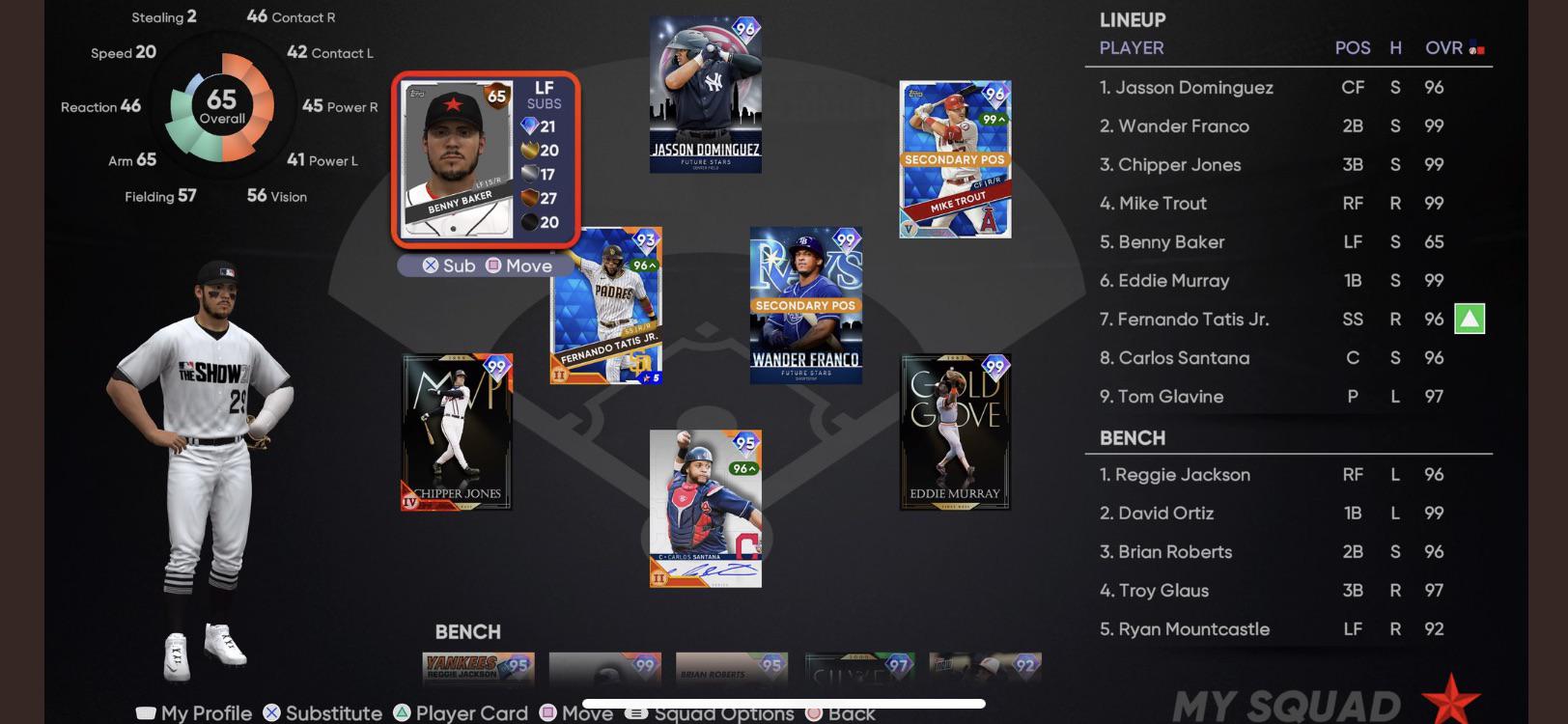Image resolution: width=1568 pixels, height=724 pixels.
Task: Open Squad Options via its menu icon
Action: (x=634, y=713)
